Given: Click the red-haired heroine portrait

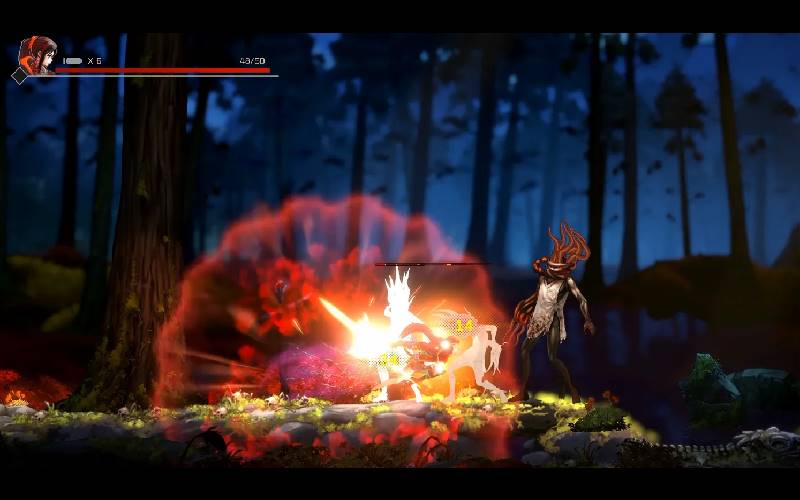Looking at the screenshot, I should click(38, 55).
